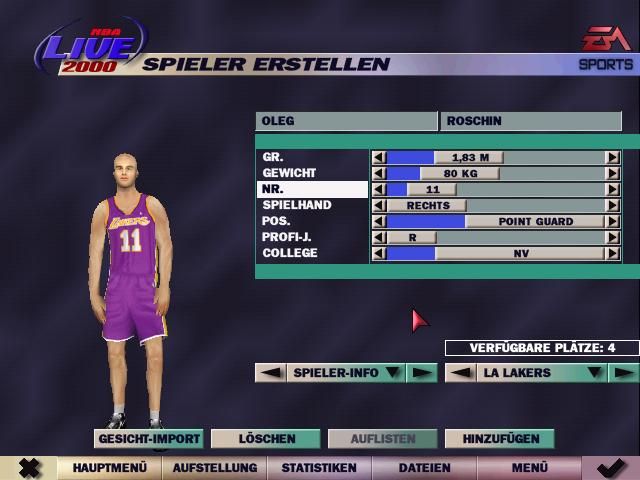Switch SPIELHAND with its right arrow
Viewport: 640px width, 480px height.
coord(612,205)
